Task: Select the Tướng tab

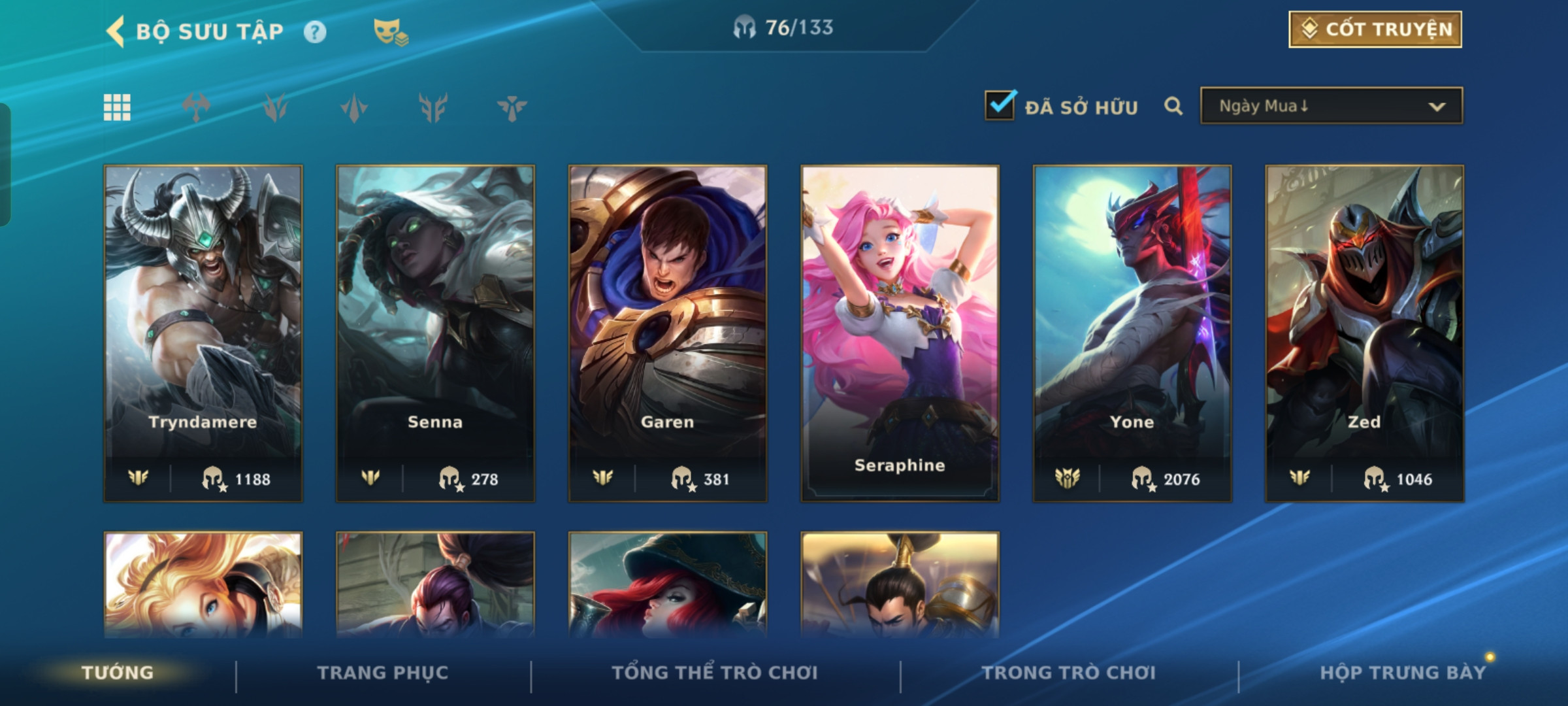Action: pyautogui.click(x=118, y=673)
